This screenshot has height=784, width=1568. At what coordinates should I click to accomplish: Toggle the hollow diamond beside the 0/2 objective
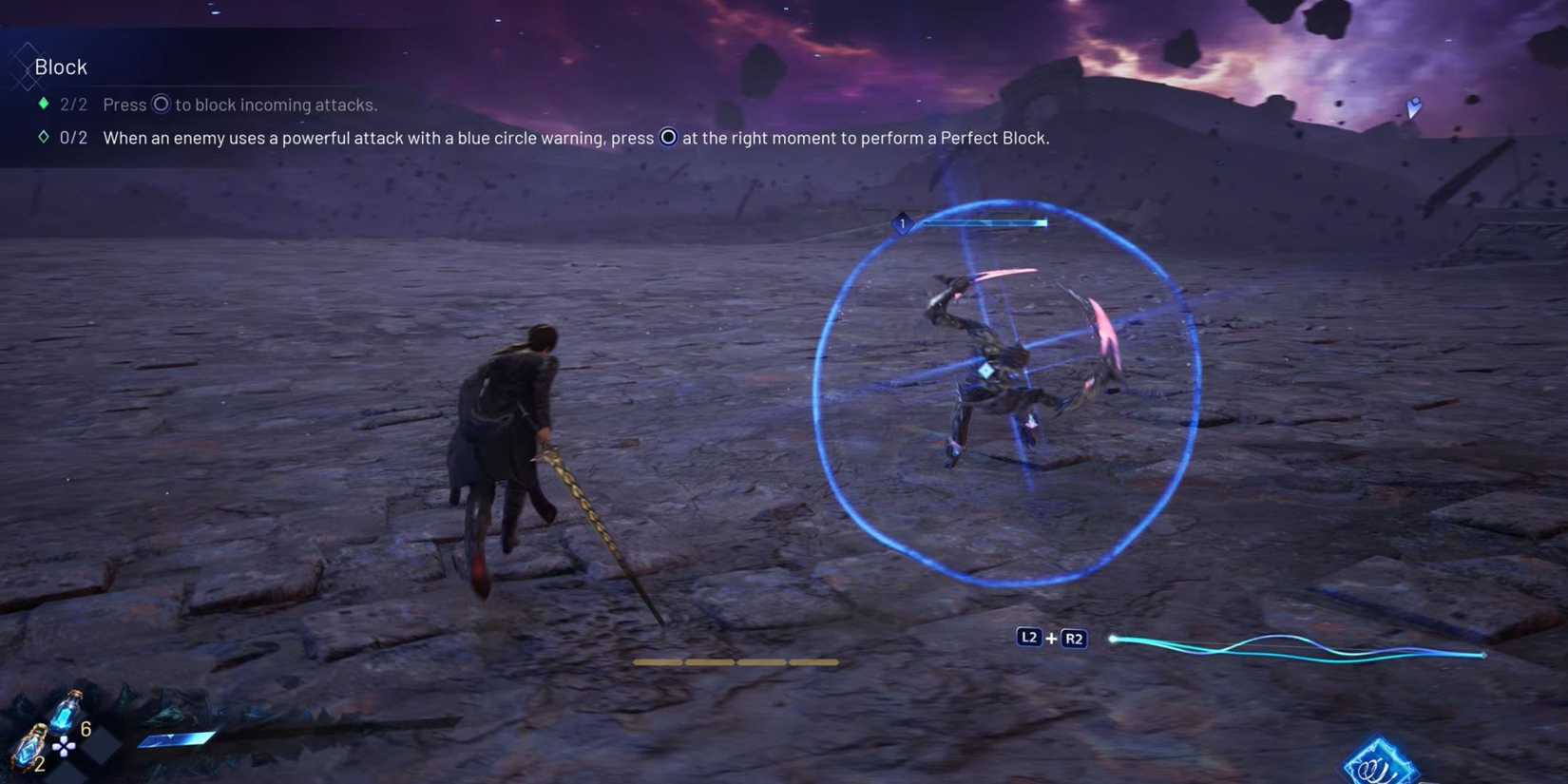(x=43, y=137)
